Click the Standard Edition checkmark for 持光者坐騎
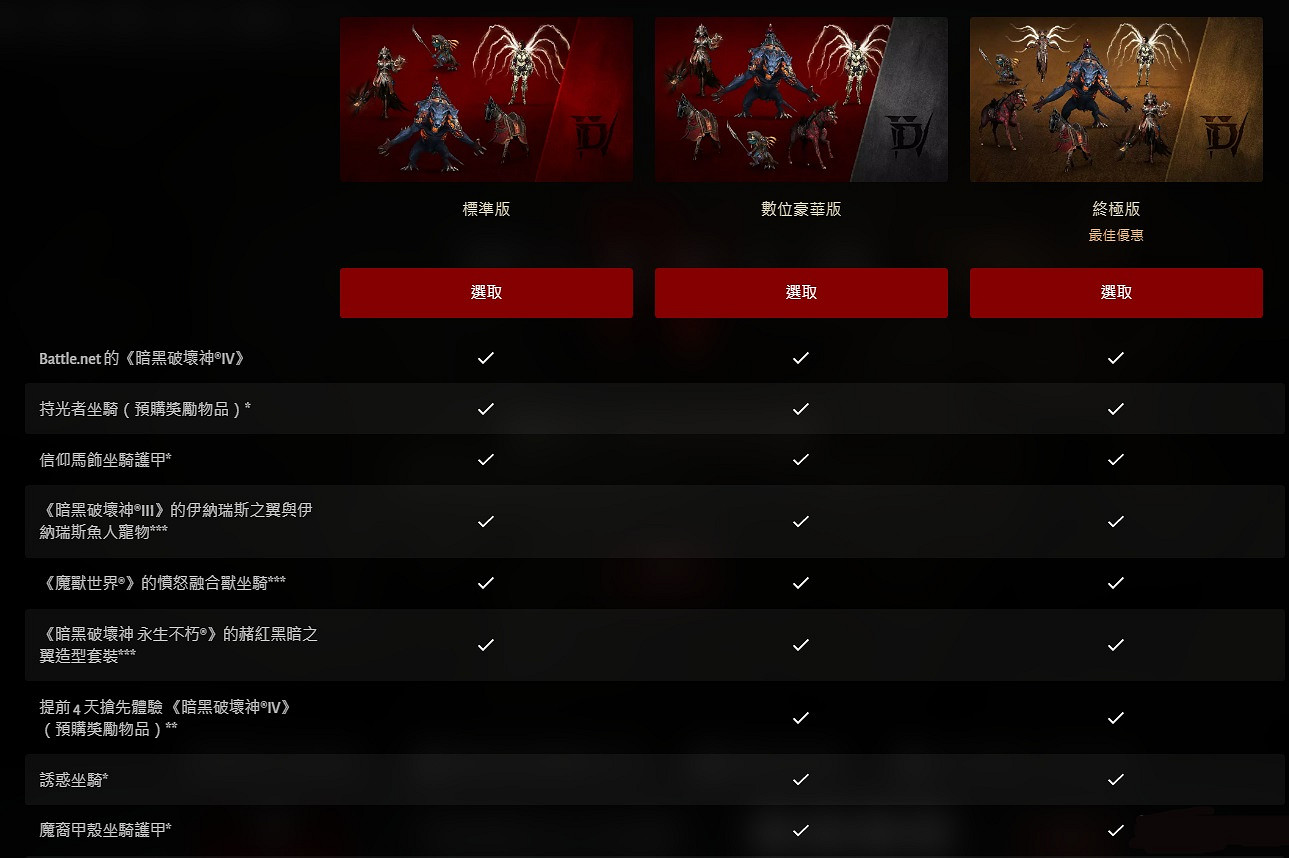Image resolution: width=1289 pixels, height=858 pixels. click(x=485, y=408)
